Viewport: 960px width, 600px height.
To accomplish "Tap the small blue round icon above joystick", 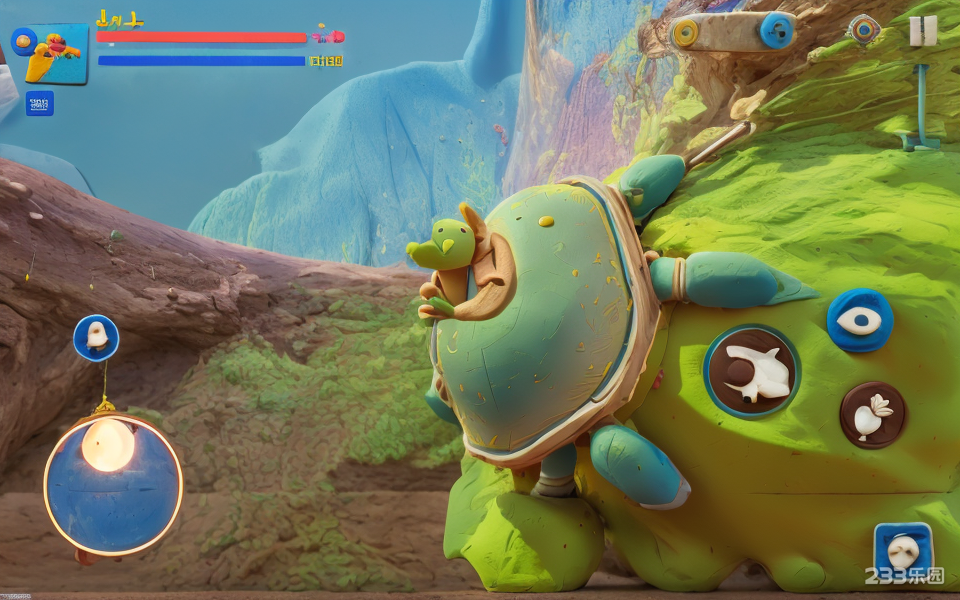I will pyautogui.click(x=96, y=338).
